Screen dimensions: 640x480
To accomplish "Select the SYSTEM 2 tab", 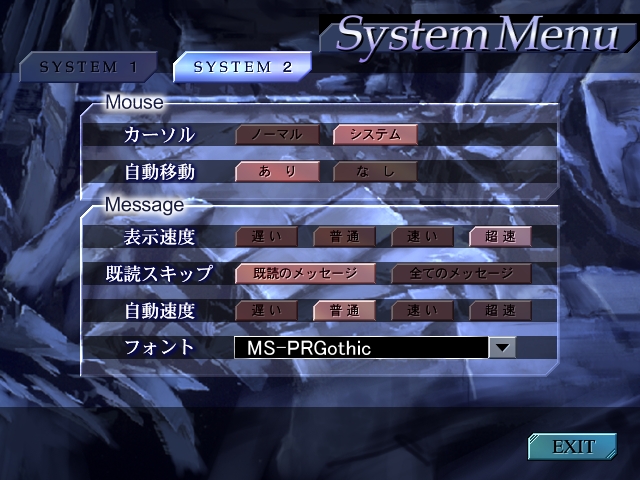I will (242, 67).
